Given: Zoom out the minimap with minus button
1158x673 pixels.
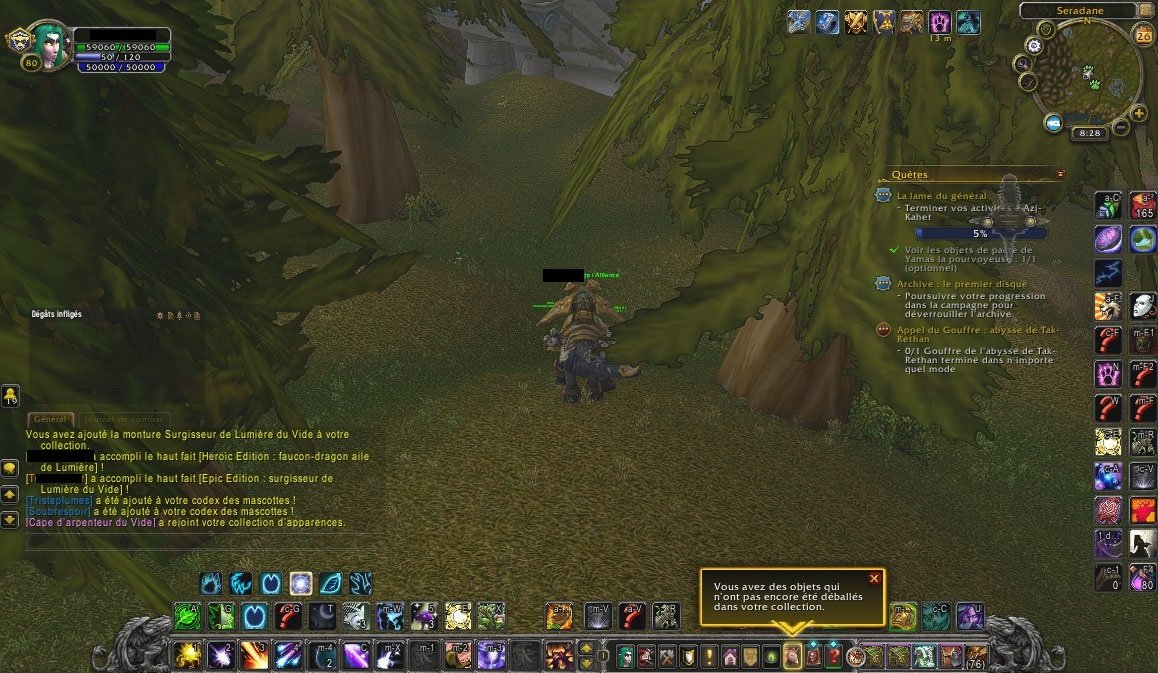Looking at the screenshot, I should pos(1122,127).
